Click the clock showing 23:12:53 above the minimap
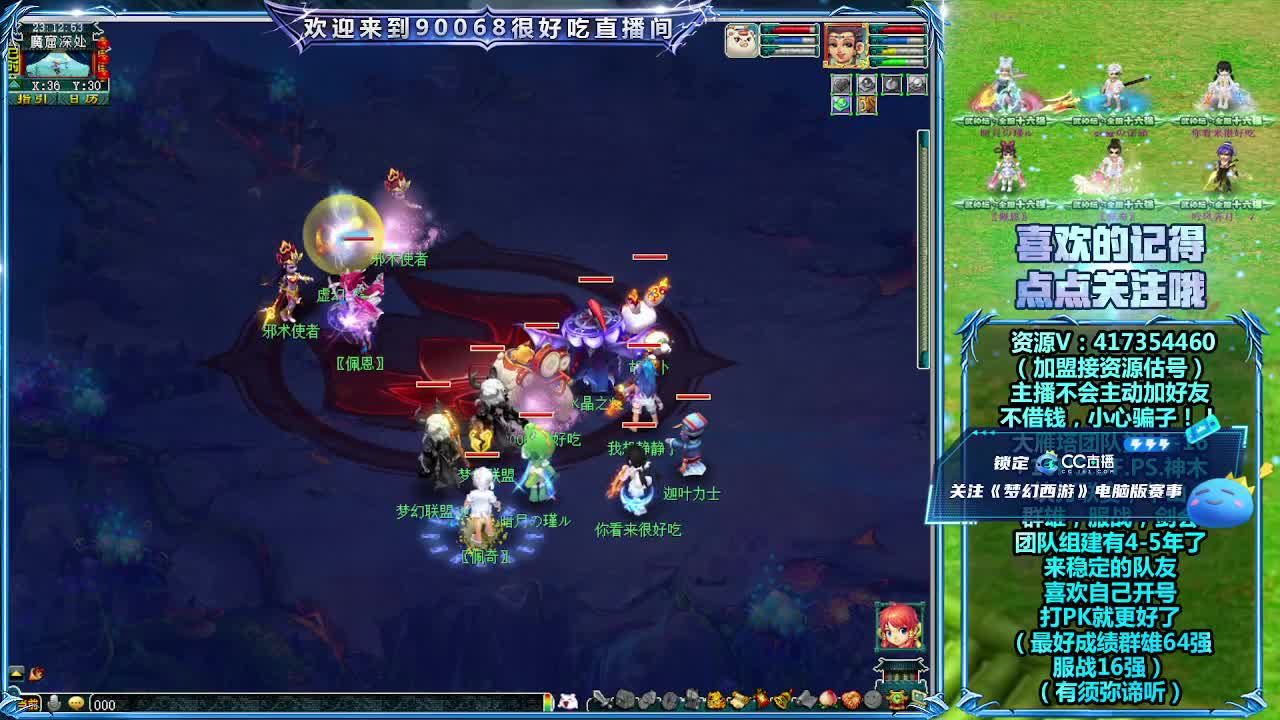This screenshot has width=1280, height=720. [57, 28]
